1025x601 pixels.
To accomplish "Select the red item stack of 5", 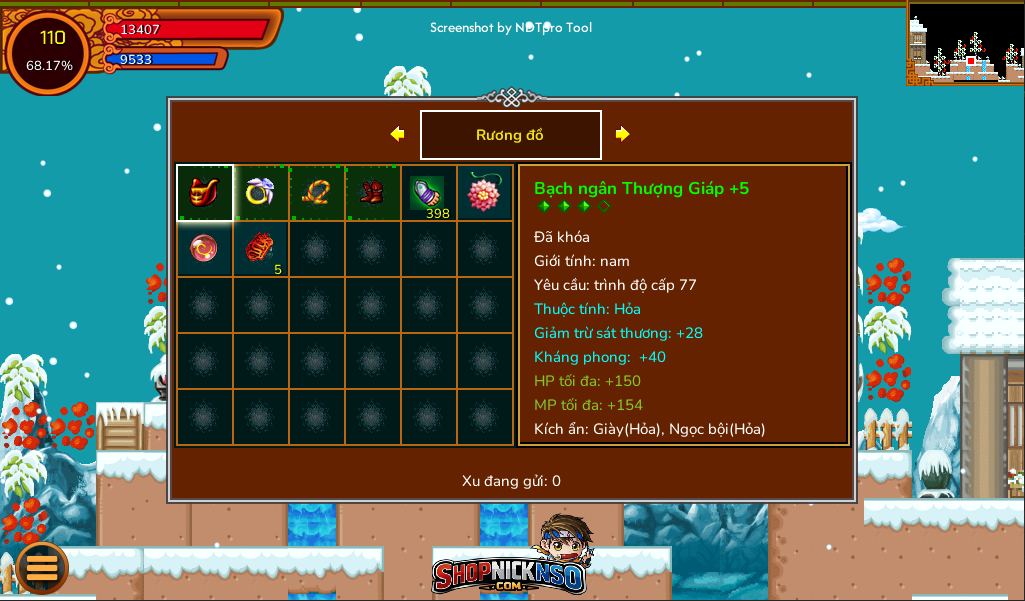I will (261, 248).
